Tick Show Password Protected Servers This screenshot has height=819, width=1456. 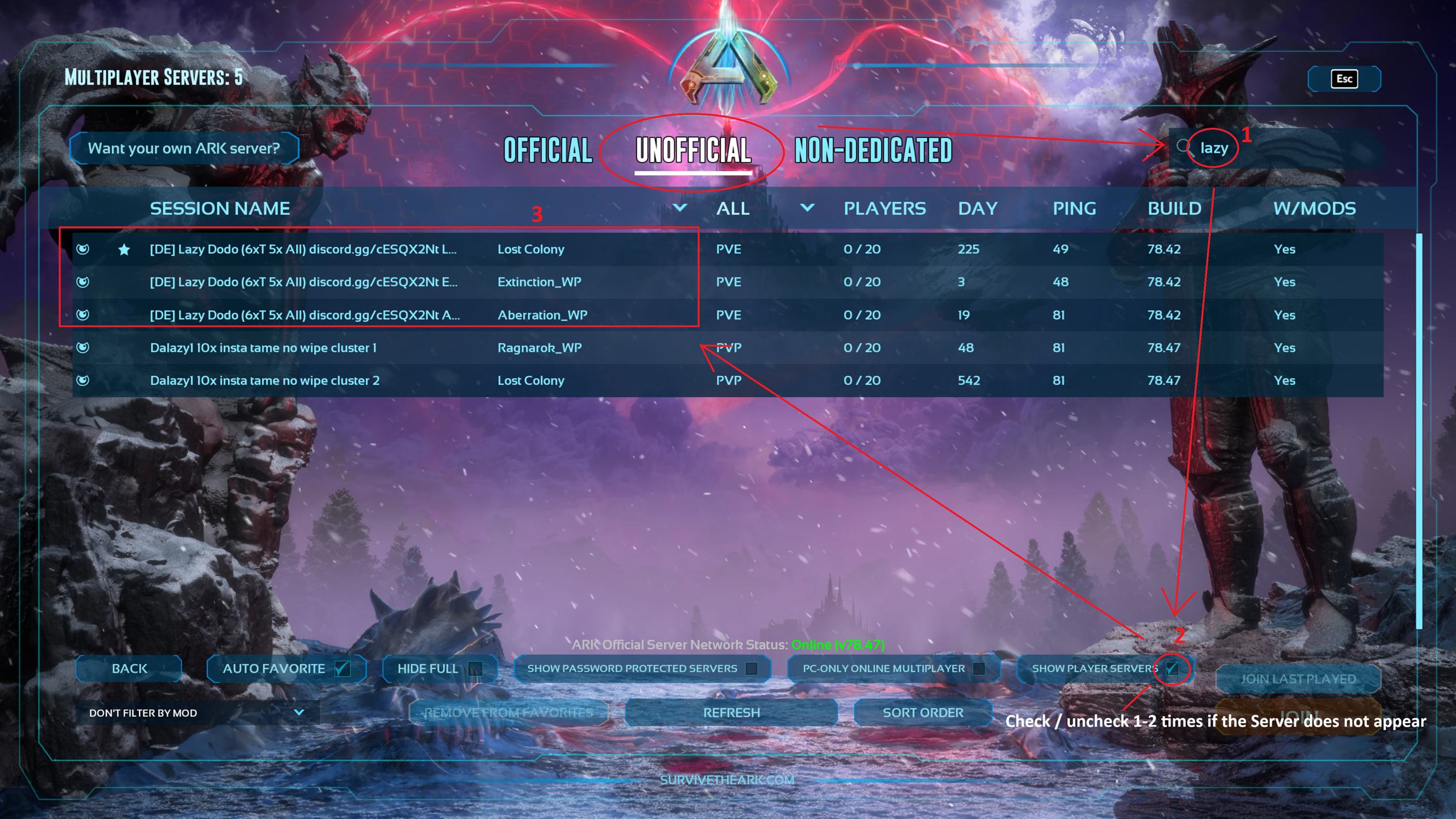[751, 668]
